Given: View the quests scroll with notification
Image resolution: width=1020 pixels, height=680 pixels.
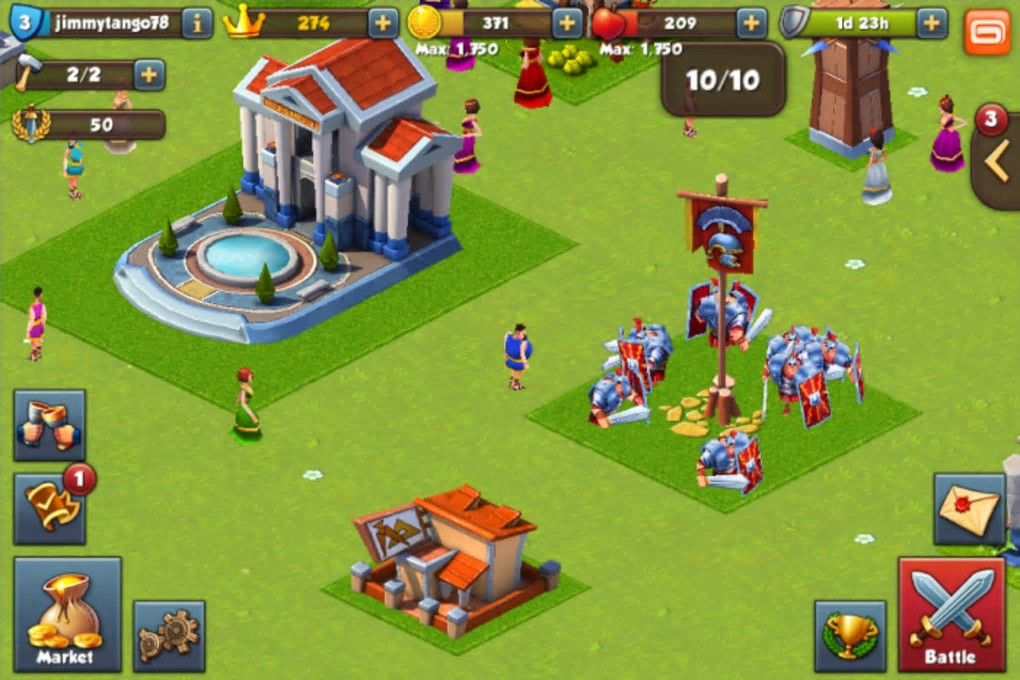Looking at the screenshot, I should tap(49, 508).
